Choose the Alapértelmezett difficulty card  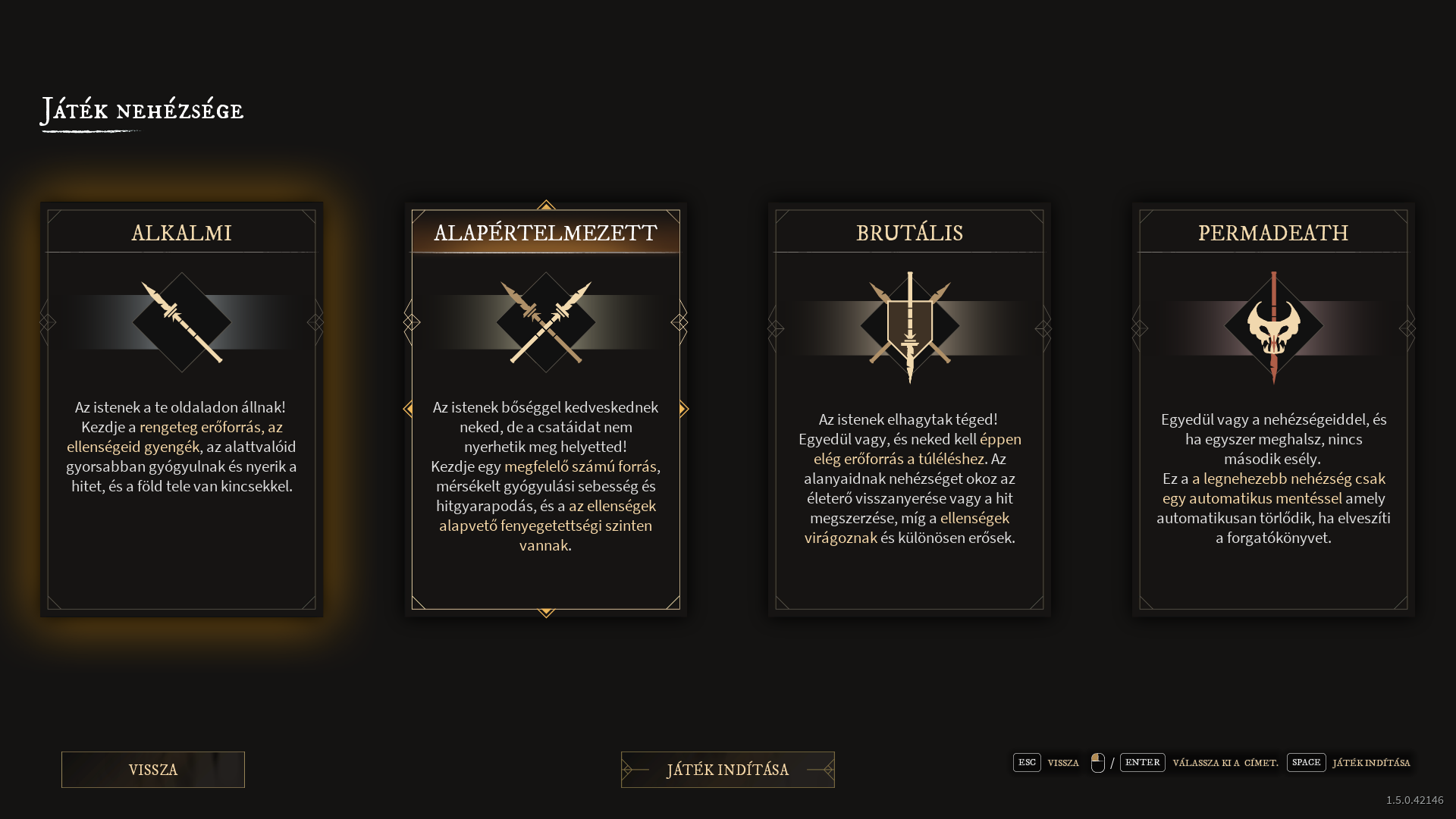point(545,409)
